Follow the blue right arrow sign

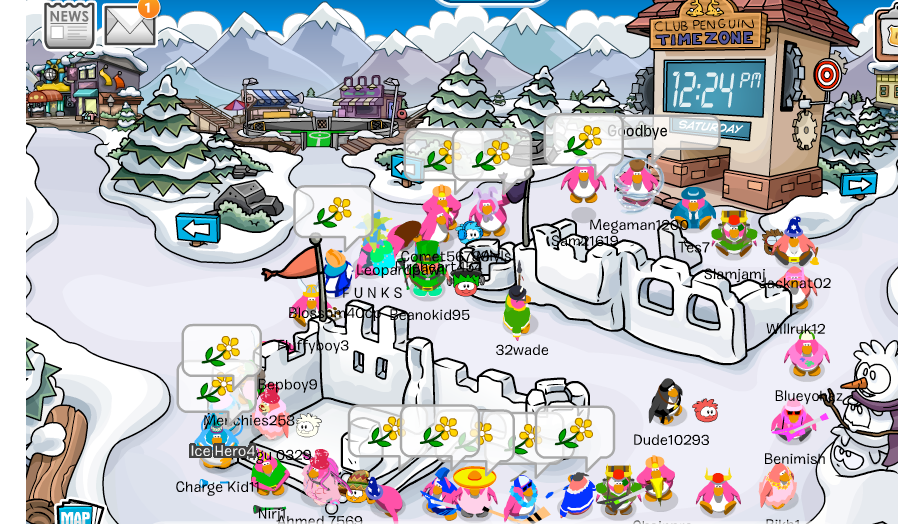[858, 185]
